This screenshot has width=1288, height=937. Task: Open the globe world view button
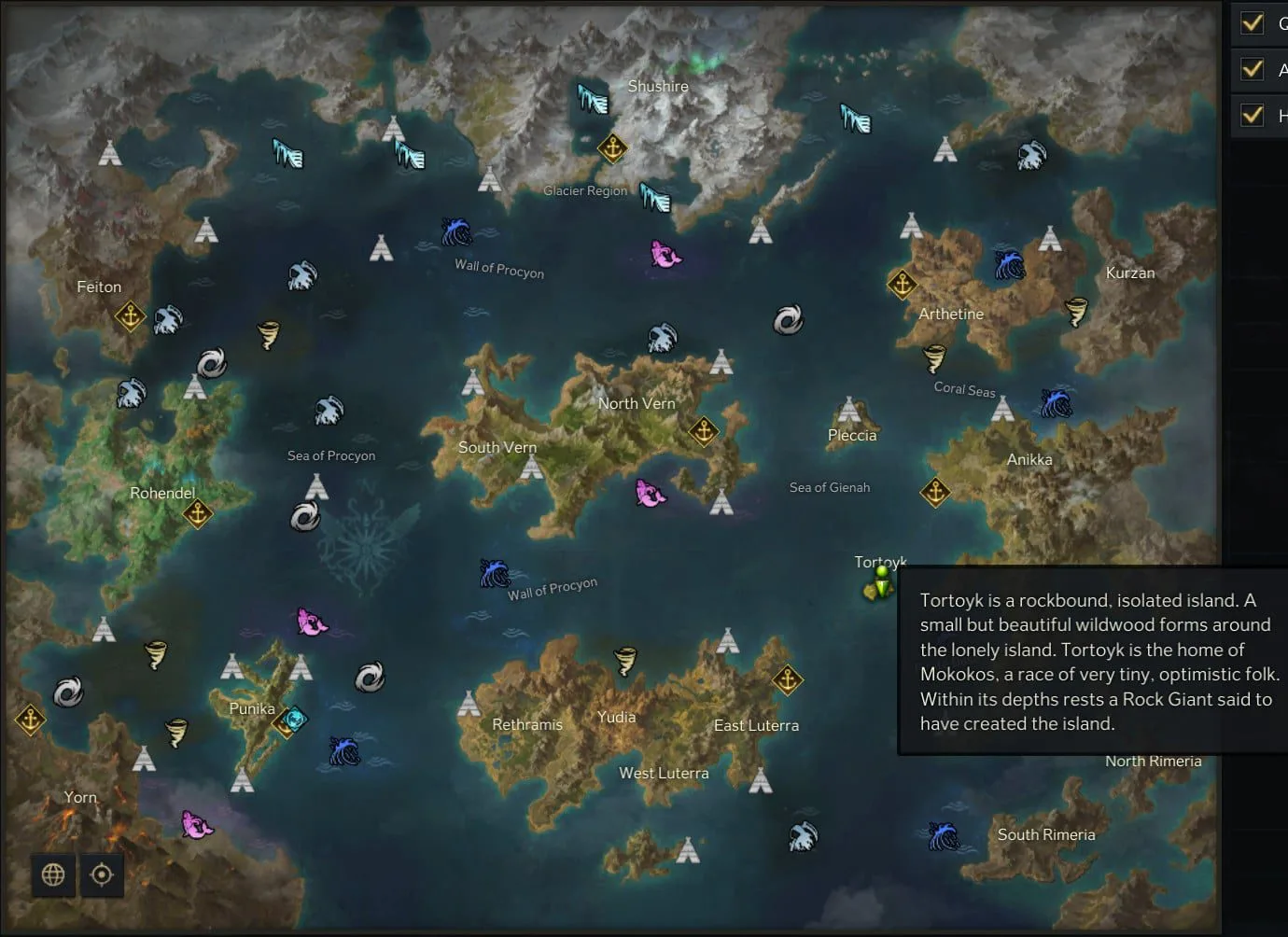click(x=53, y=874)
